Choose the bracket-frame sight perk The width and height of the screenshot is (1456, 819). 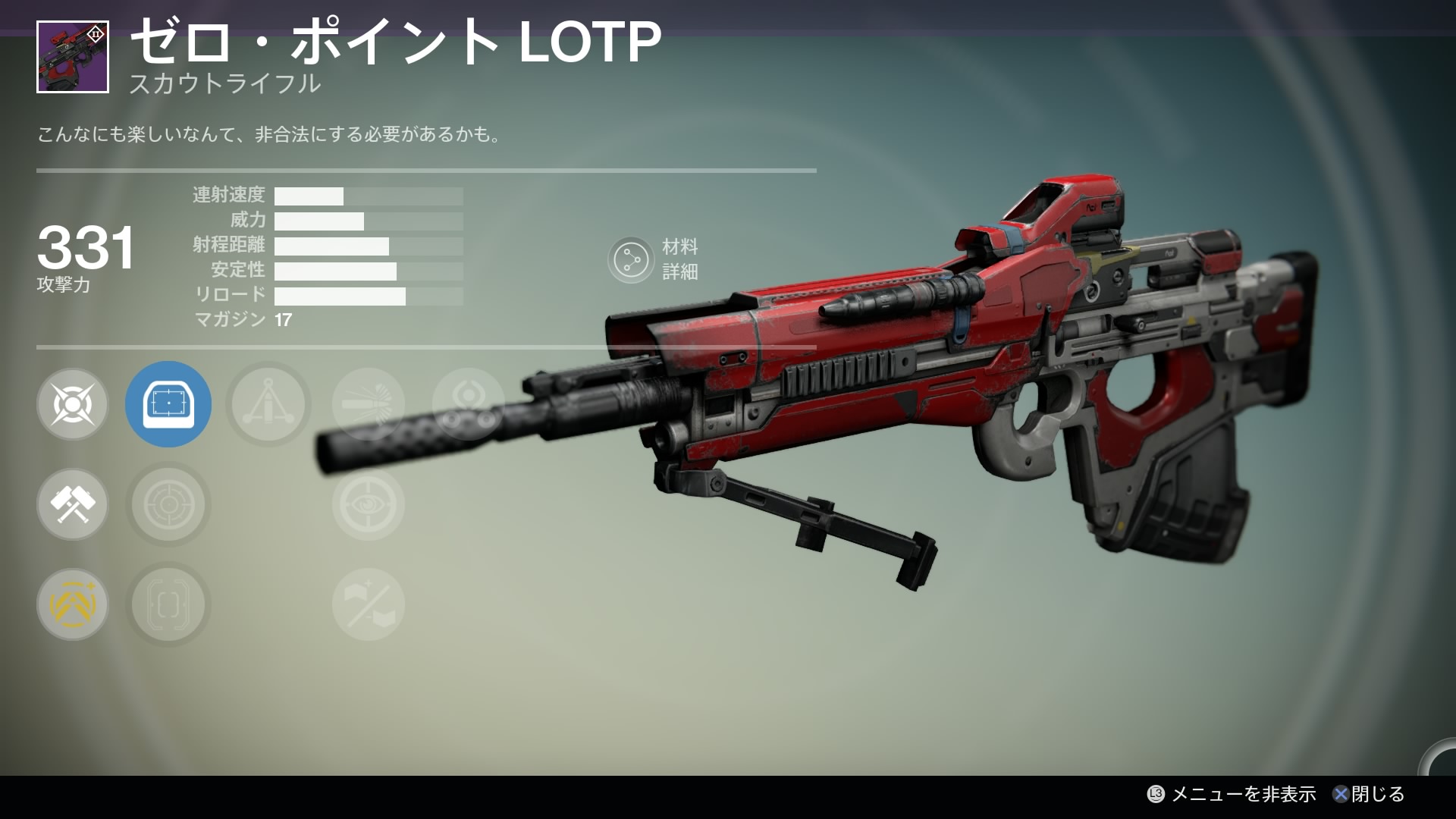coord(168,604)
